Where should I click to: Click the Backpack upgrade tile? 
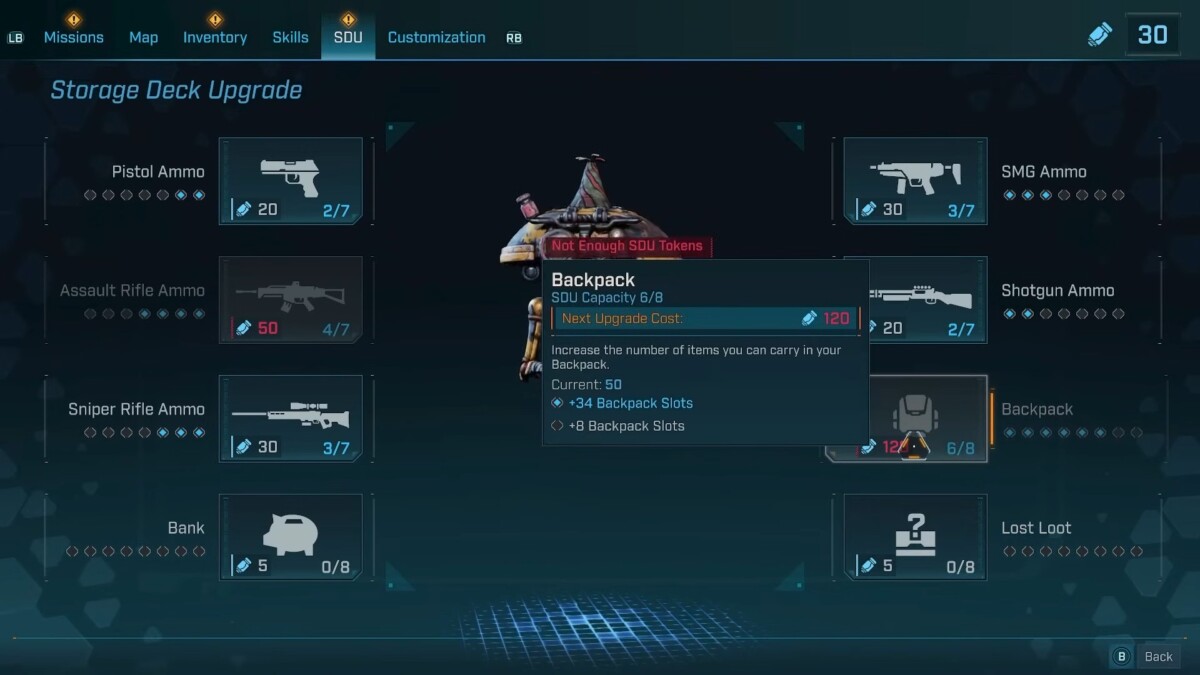tap(915, 419)
